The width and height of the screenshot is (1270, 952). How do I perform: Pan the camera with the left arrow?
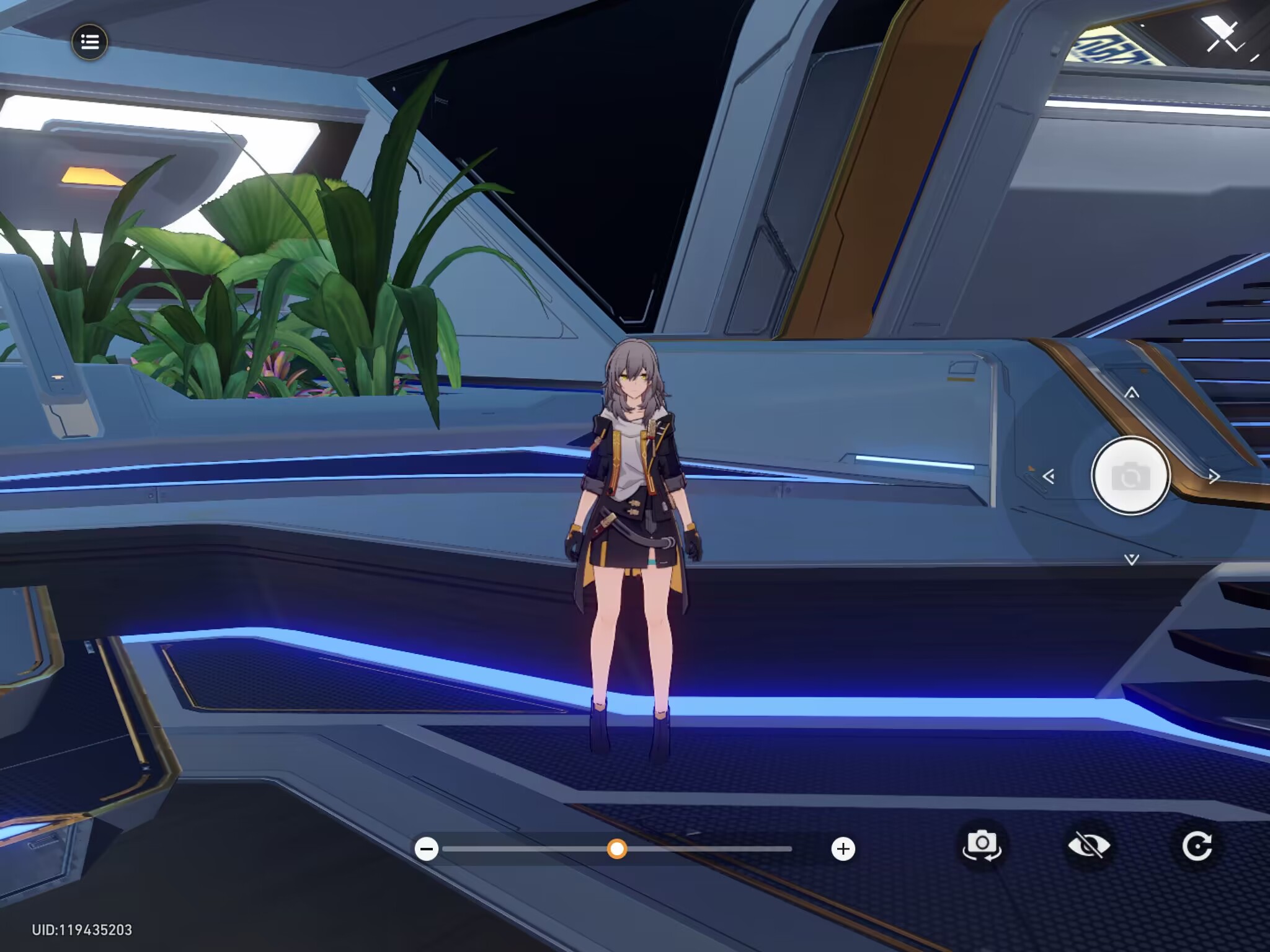1049,477
